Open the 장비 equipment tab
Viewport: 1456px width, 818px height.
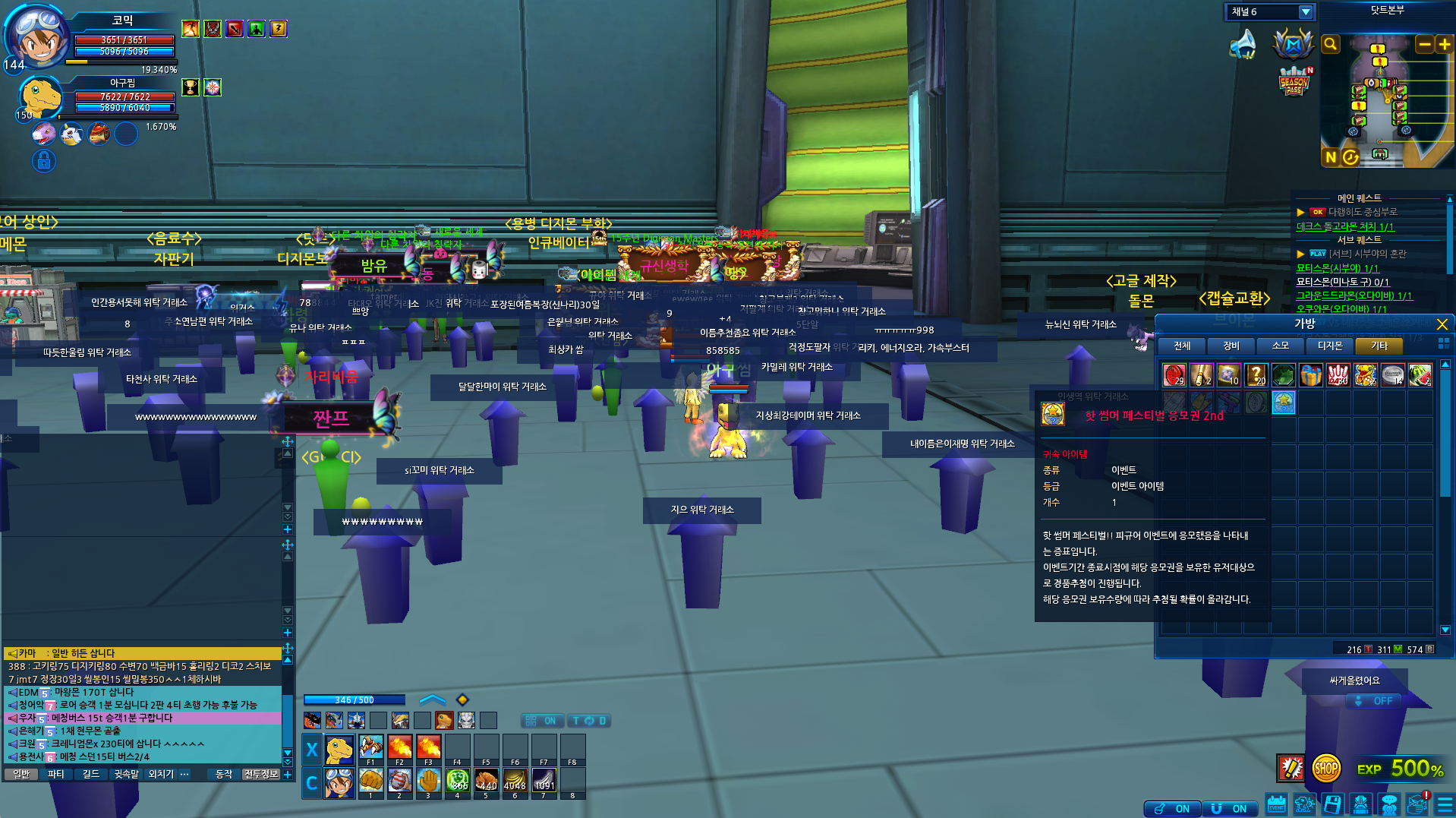tap(1231, 346)
